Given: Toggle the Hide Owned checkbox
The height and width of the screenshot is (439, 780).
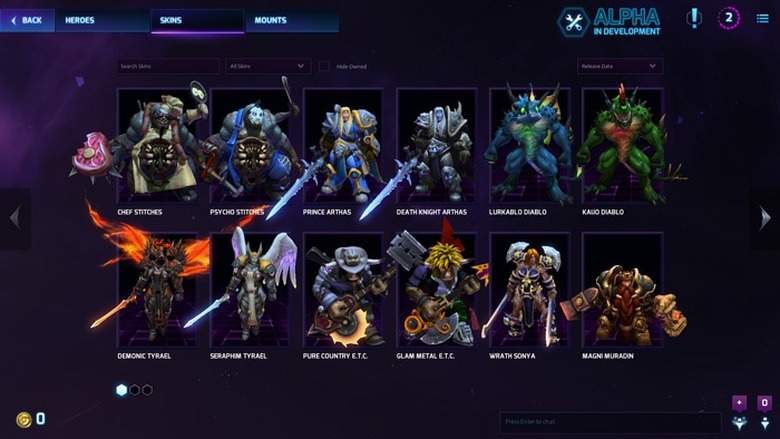Looking at the screenshot, I should tap(324, 67).
